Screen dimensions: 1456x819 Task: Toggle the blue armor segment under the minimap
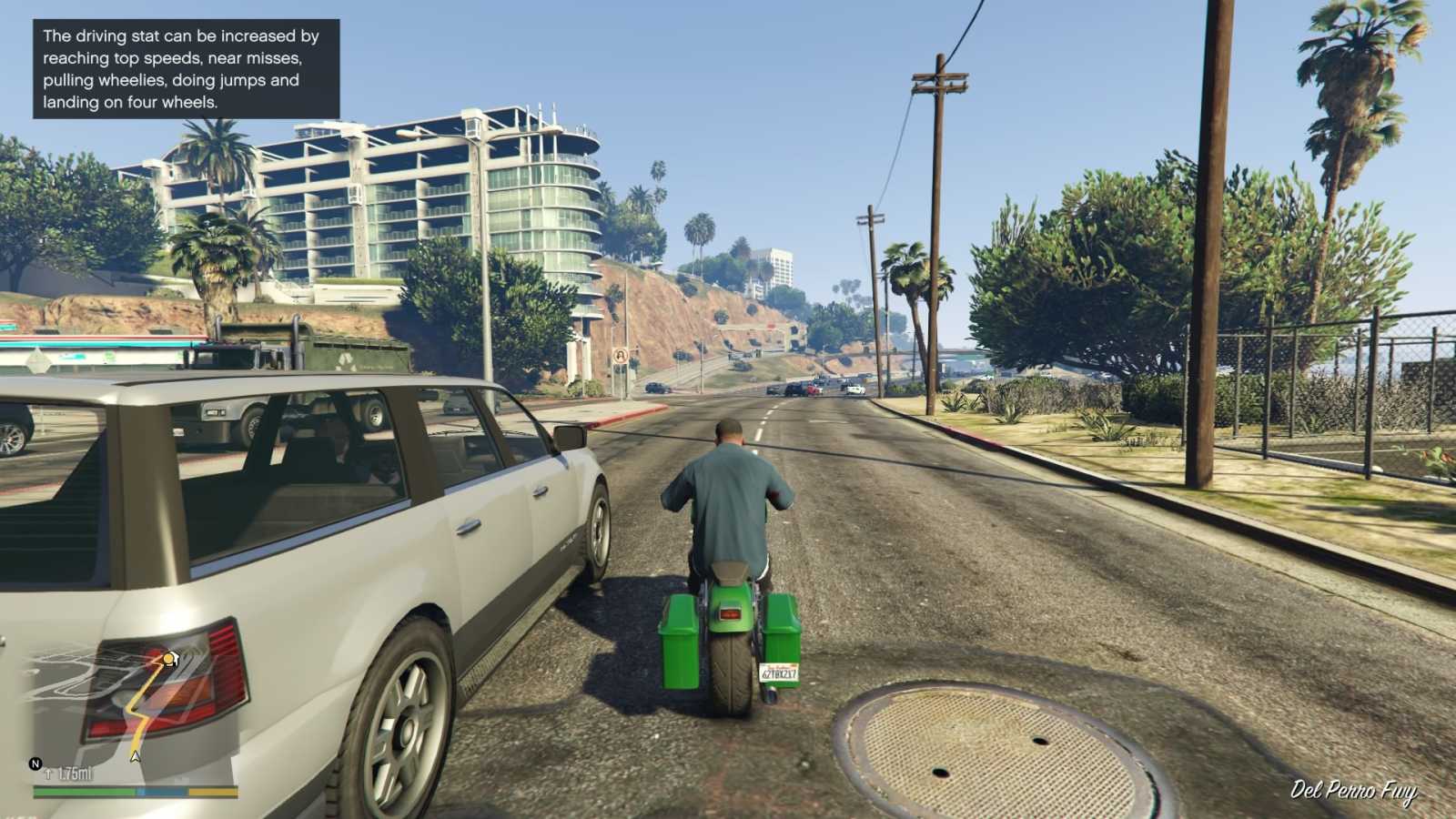[162, 792]
